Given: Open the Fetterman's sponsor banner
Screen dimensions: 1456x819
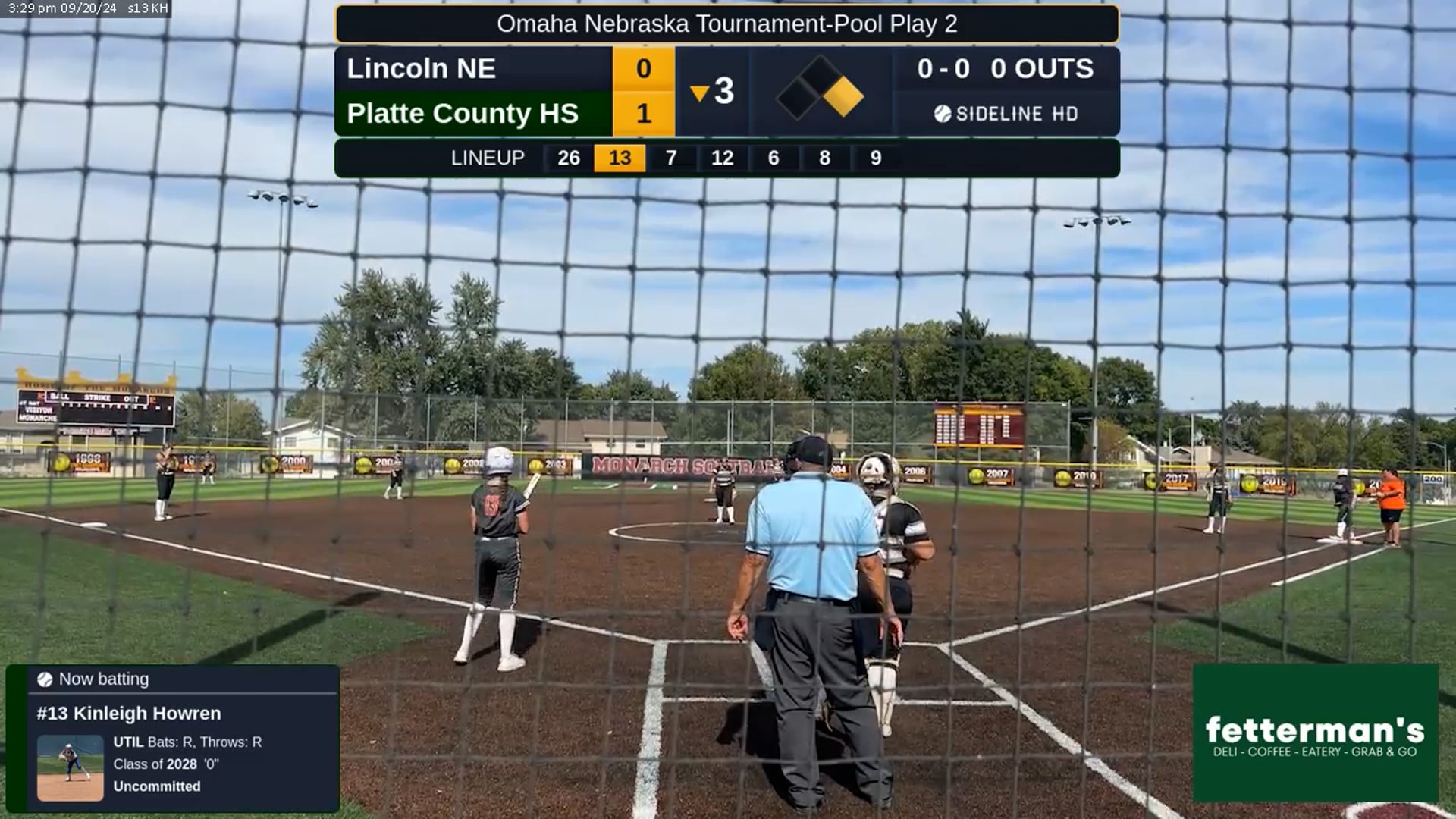Looking at the screenshot, I should click(1315, 733).
